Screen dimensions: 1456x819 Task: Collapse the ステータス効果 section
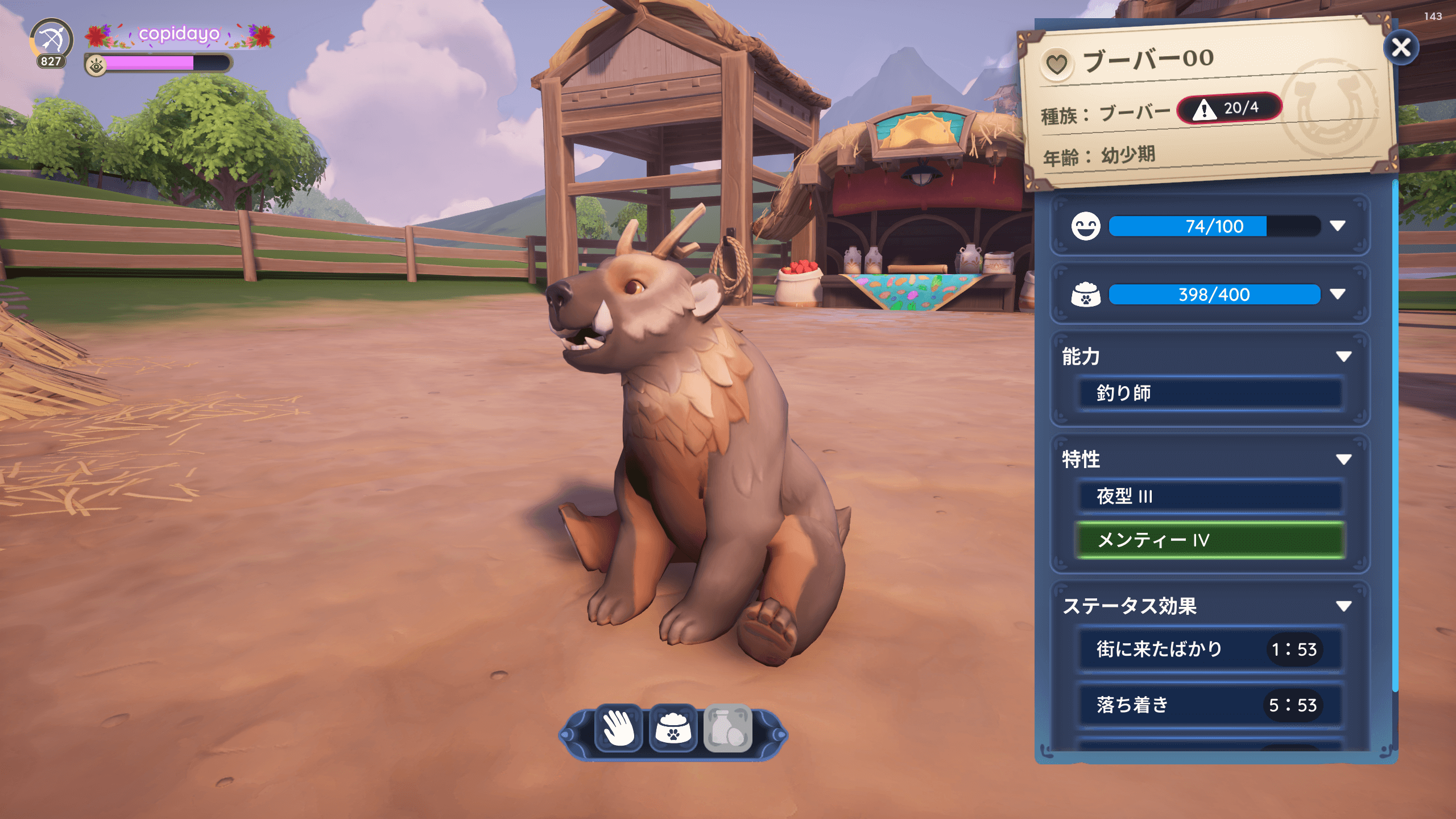coord(1343,606)
